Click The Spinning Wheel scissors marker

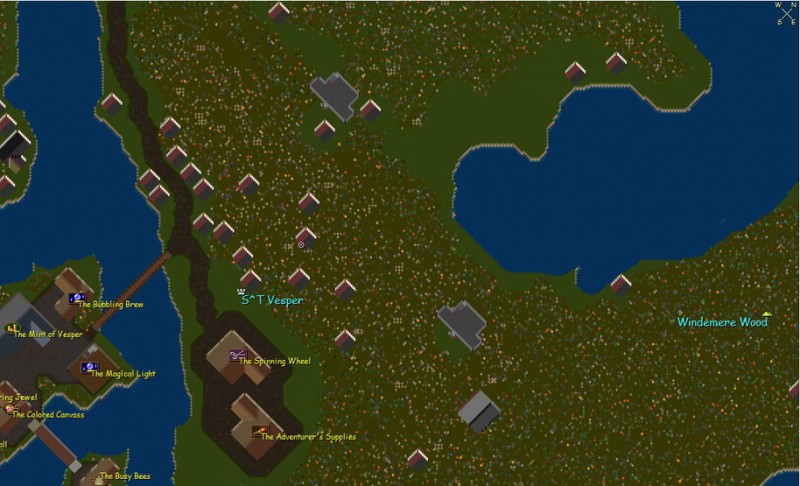pos(237,355)
